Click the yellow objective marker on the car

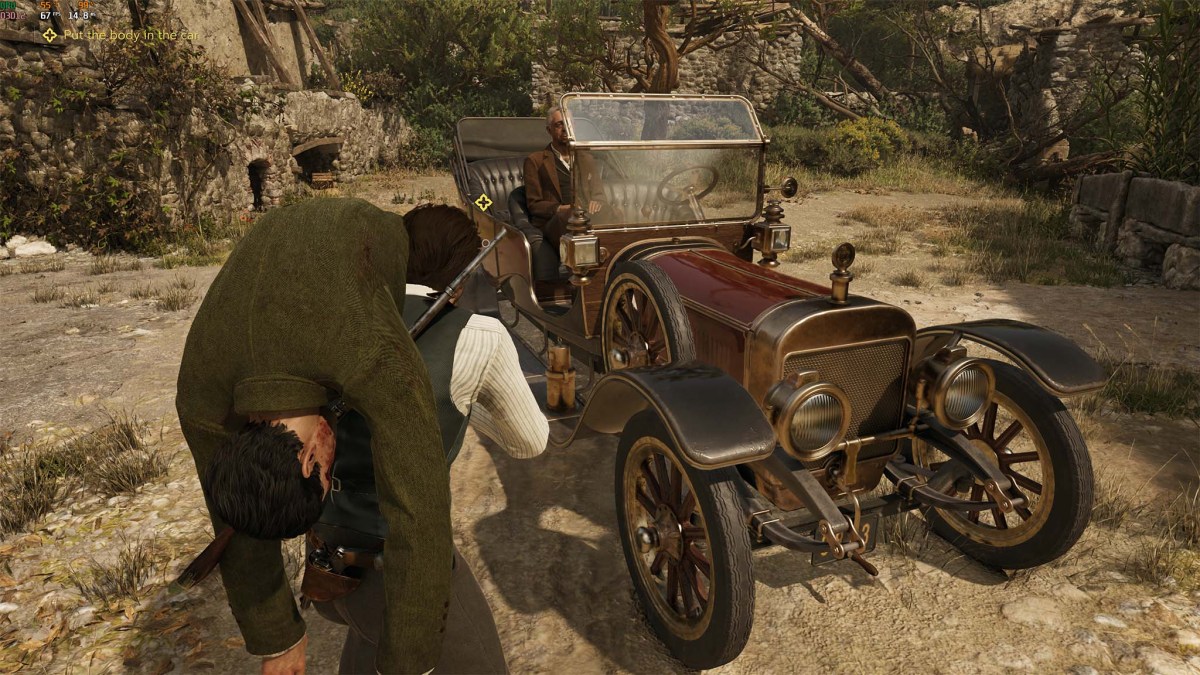(484, 202)
